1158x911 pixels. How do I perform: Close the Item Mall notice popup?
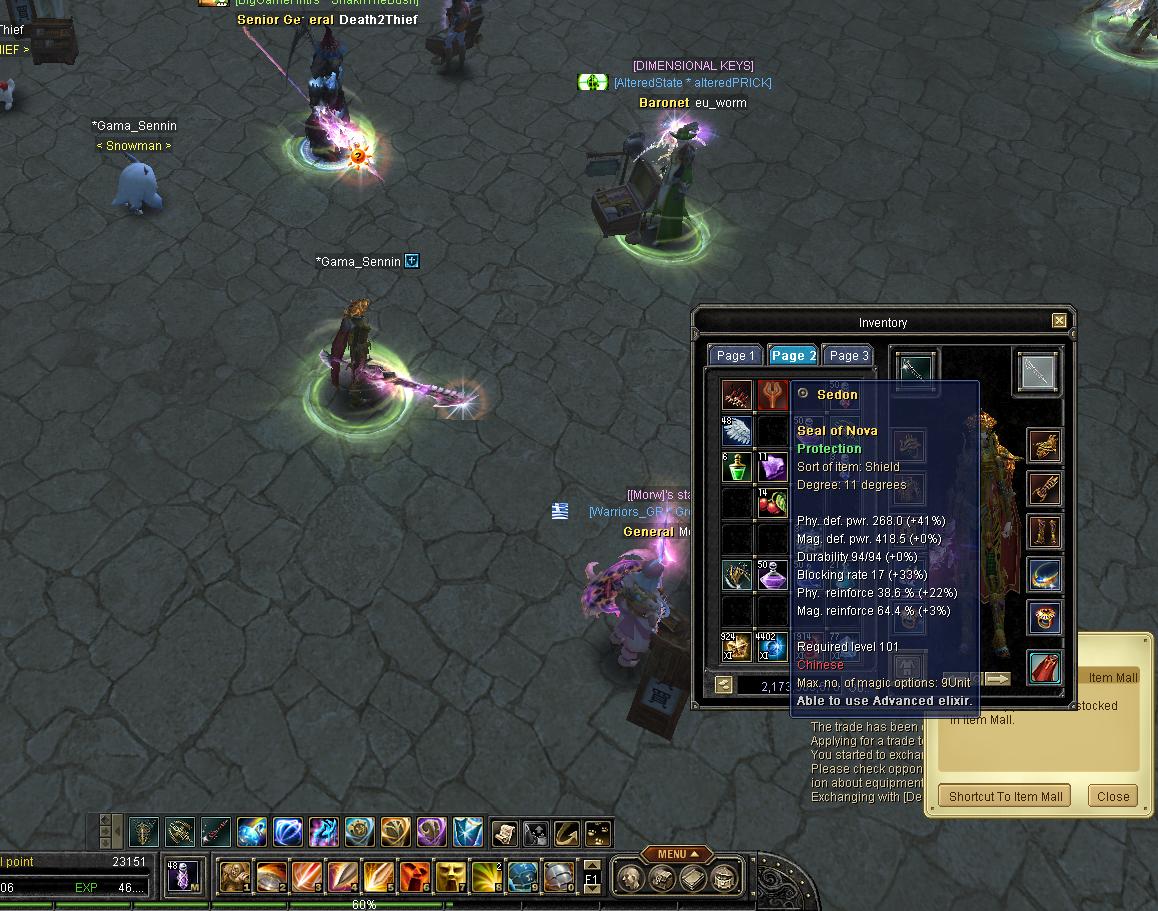(1112, 796)
